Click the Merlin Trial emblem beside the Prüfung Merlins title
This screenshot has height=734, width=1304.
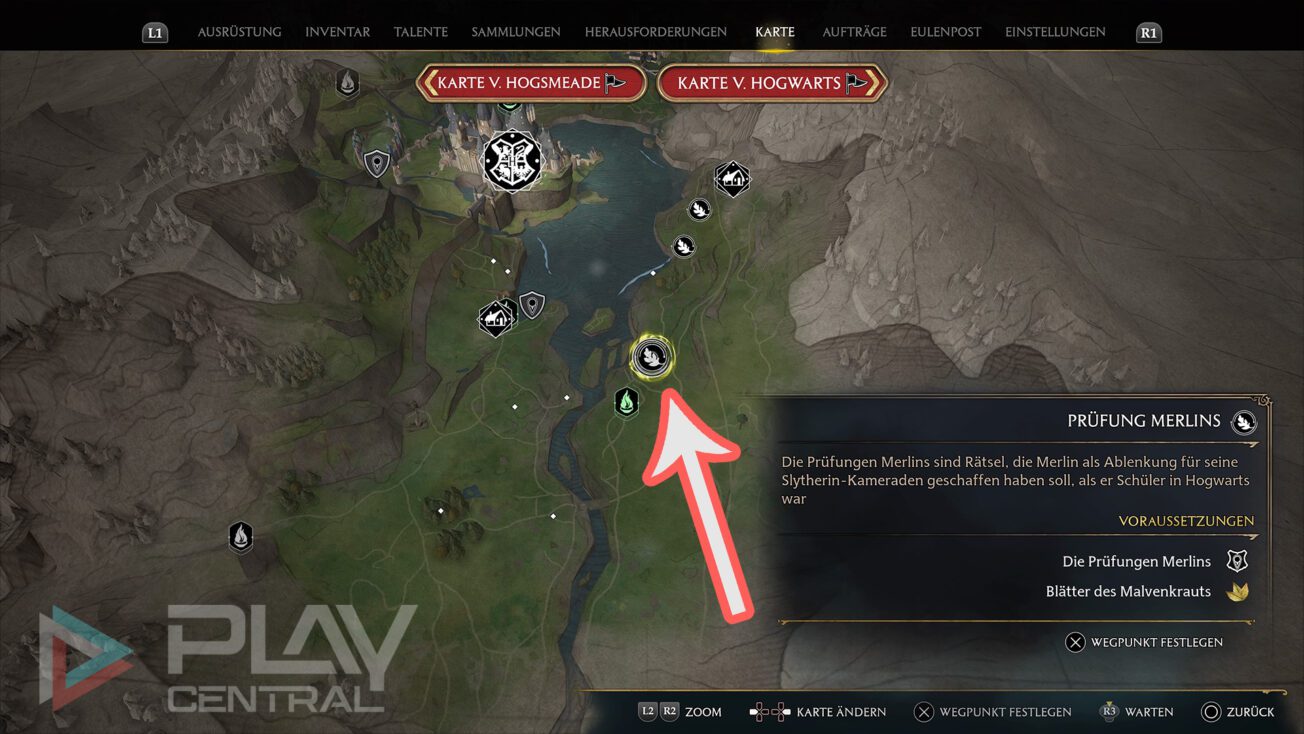[1243, 421]
